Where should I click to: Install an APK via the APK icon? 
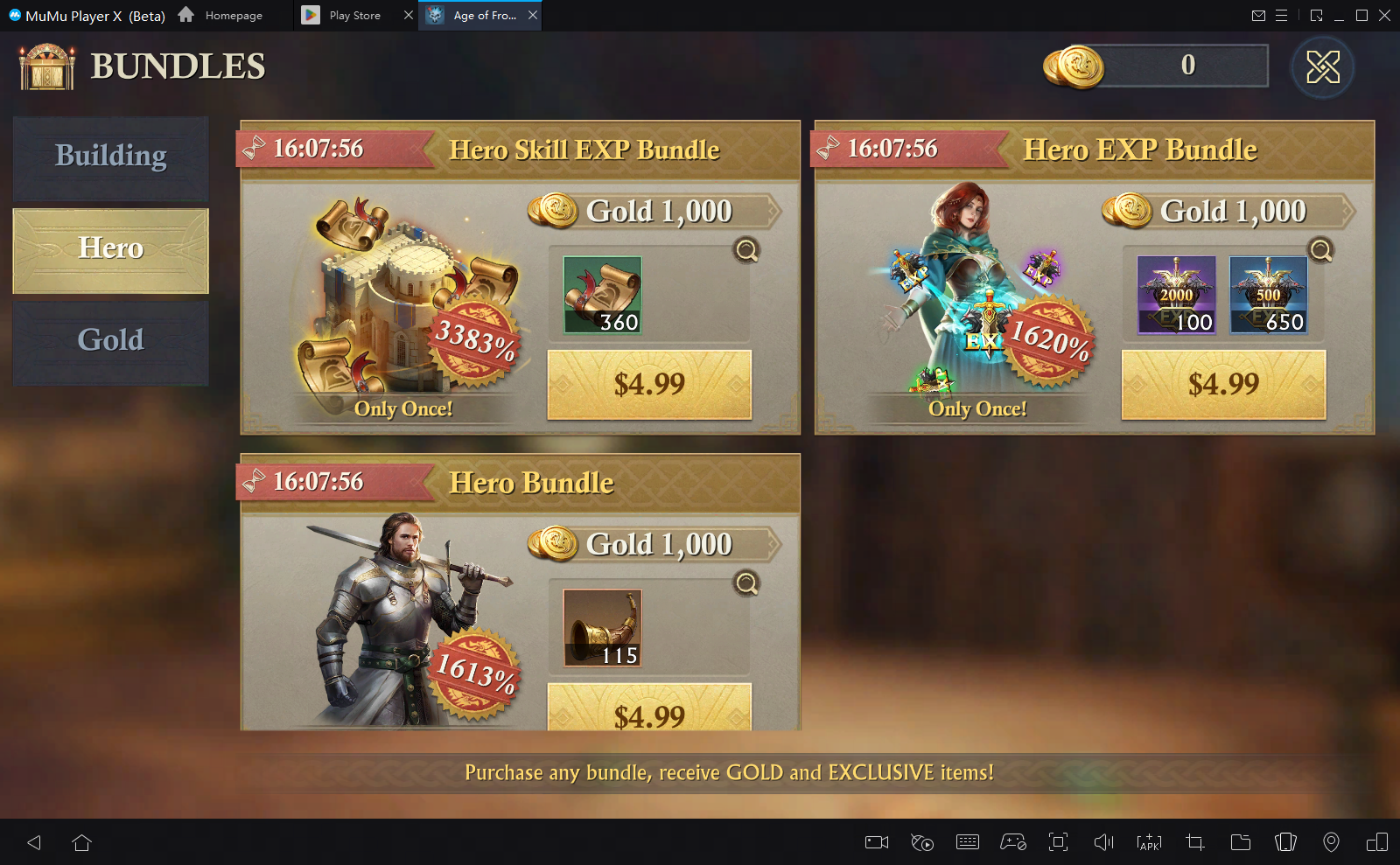pyautogui.click(x=1149, y=842)
